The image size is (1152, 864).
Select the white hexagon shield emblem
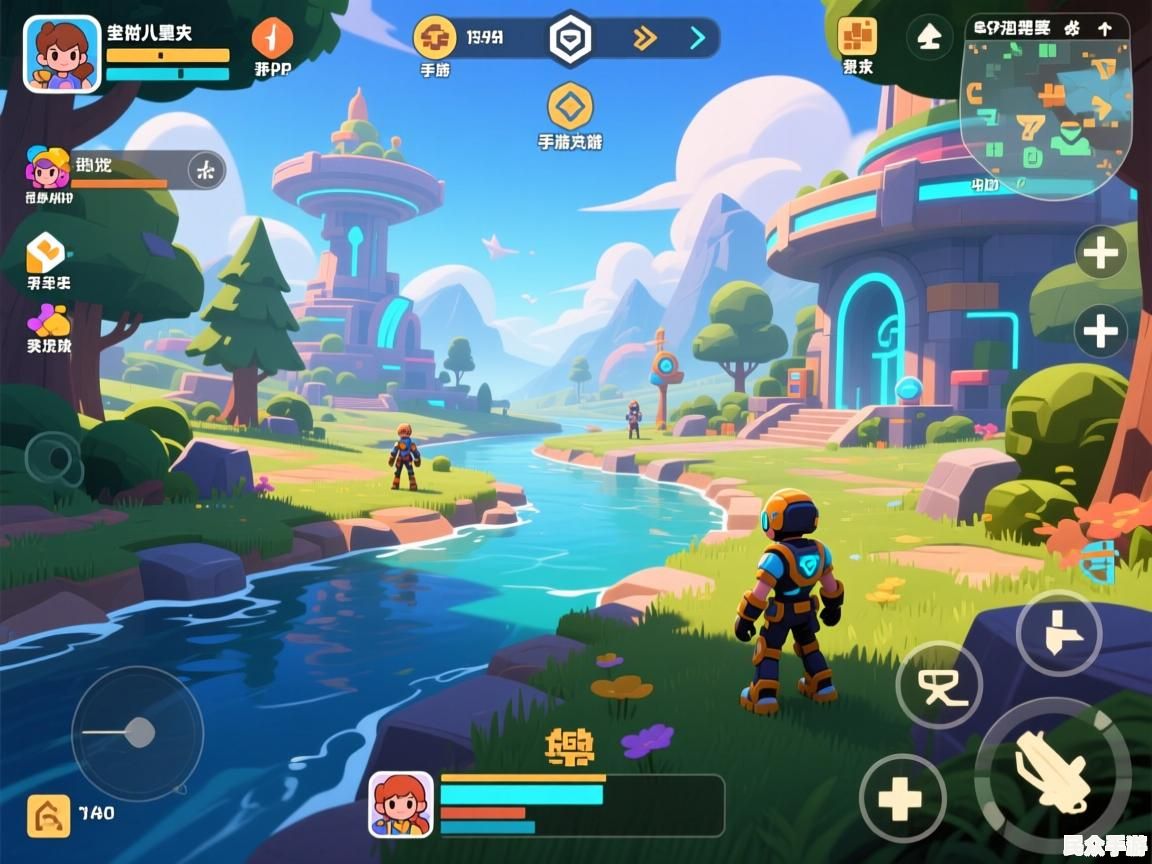click(571, 39)
